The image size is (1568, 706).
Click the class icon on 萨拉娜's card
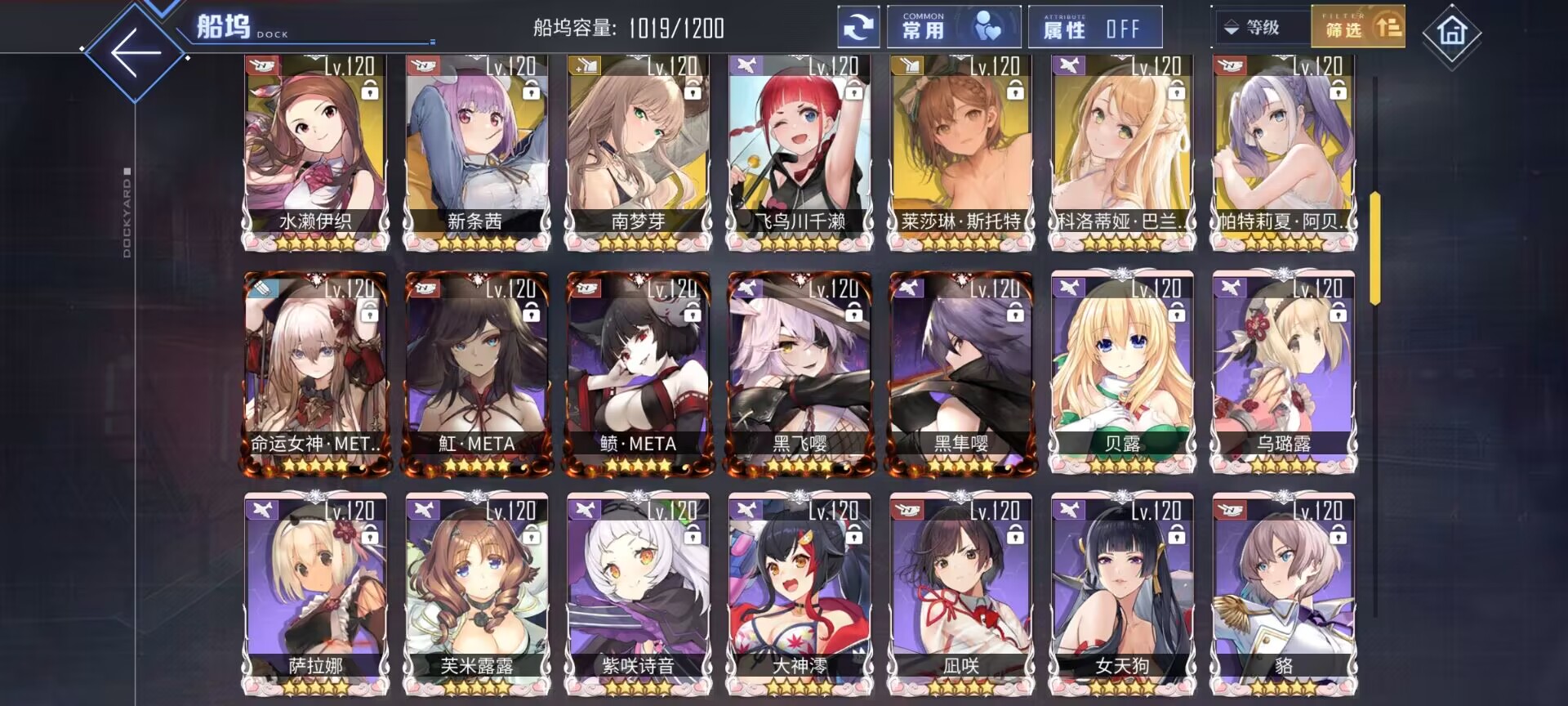click(264, 509)
